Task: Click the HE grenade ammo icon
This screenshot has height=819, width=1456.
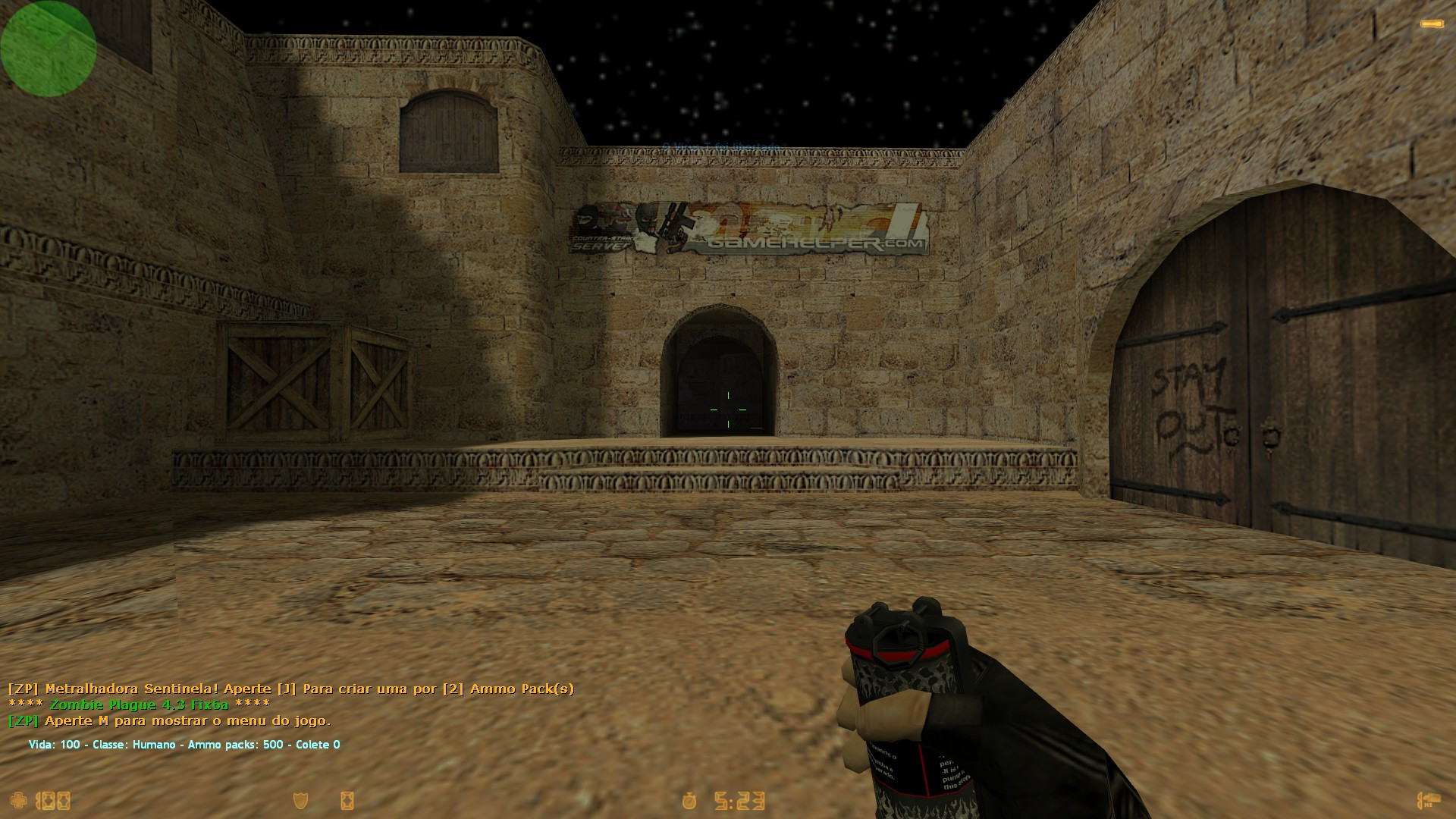Action: pyautogui.click(x=1430, y=800)
